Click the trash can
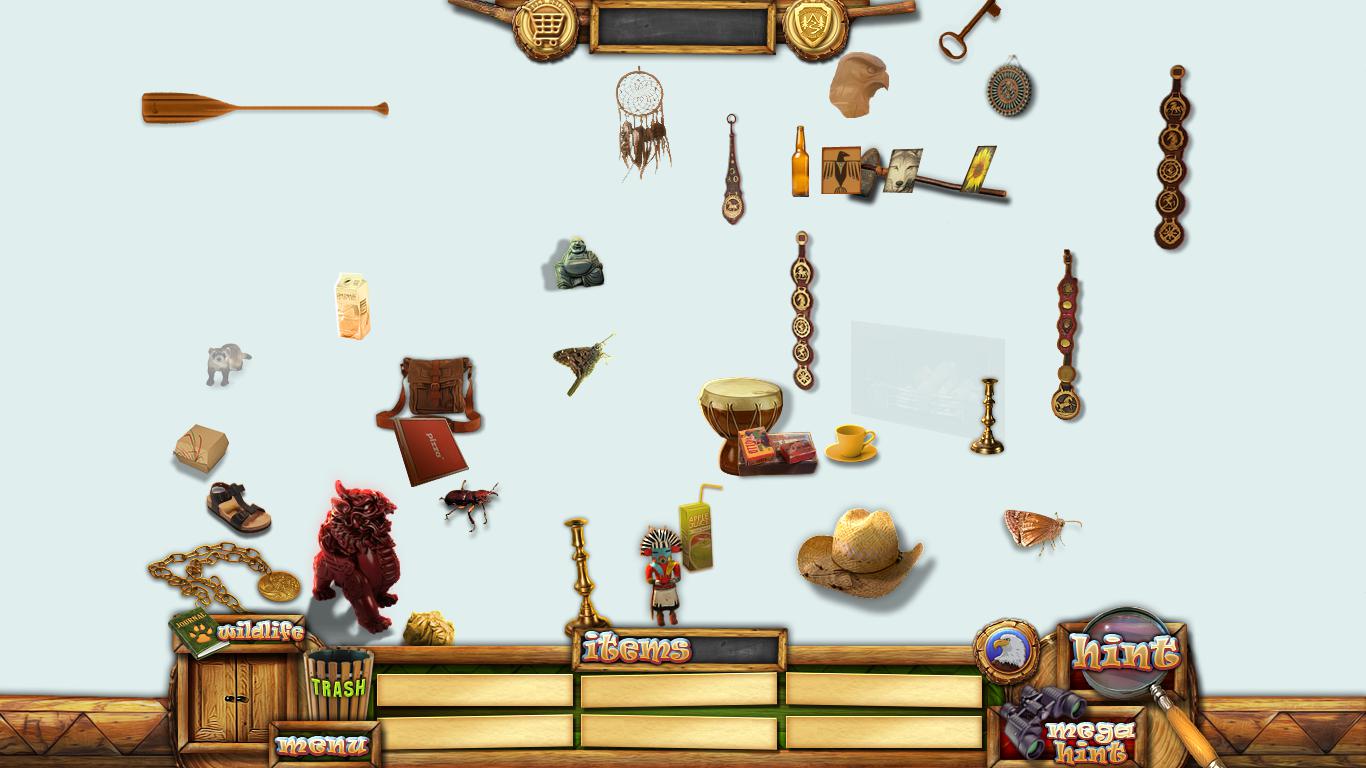 tap(338, 685)
